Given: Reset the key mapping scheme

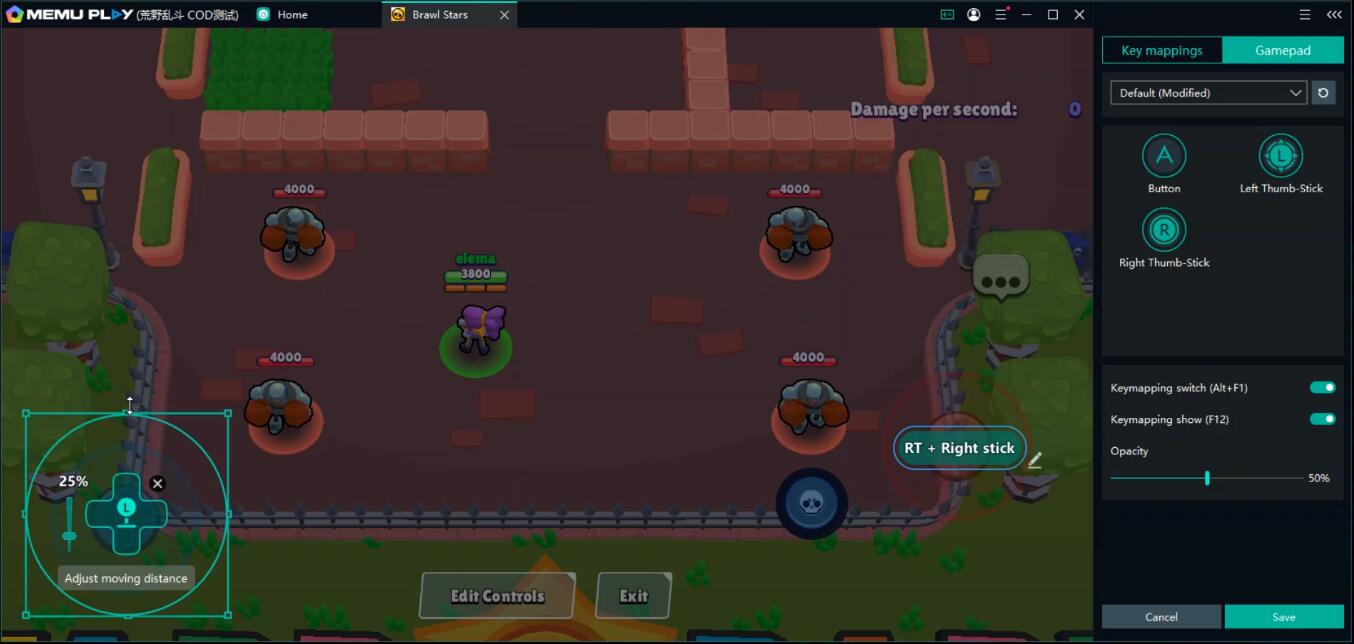Looking at the screenshot, I should (1323, 93).
